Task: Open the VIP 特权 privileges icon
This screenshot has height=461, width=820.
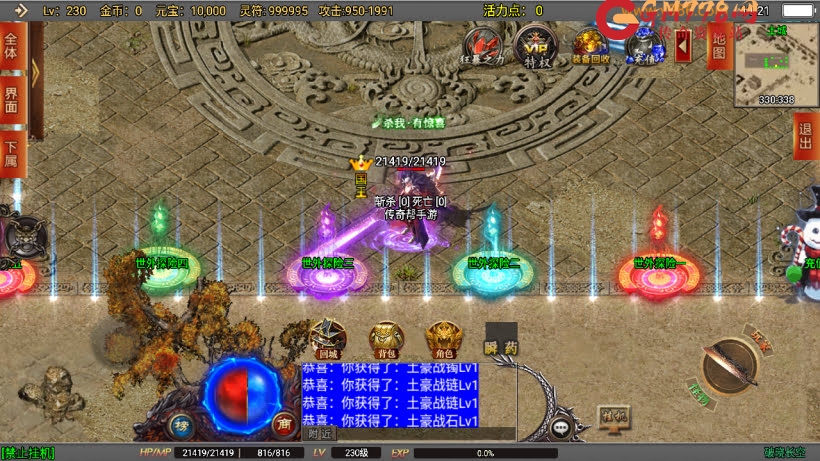Action: pos(533,46)
